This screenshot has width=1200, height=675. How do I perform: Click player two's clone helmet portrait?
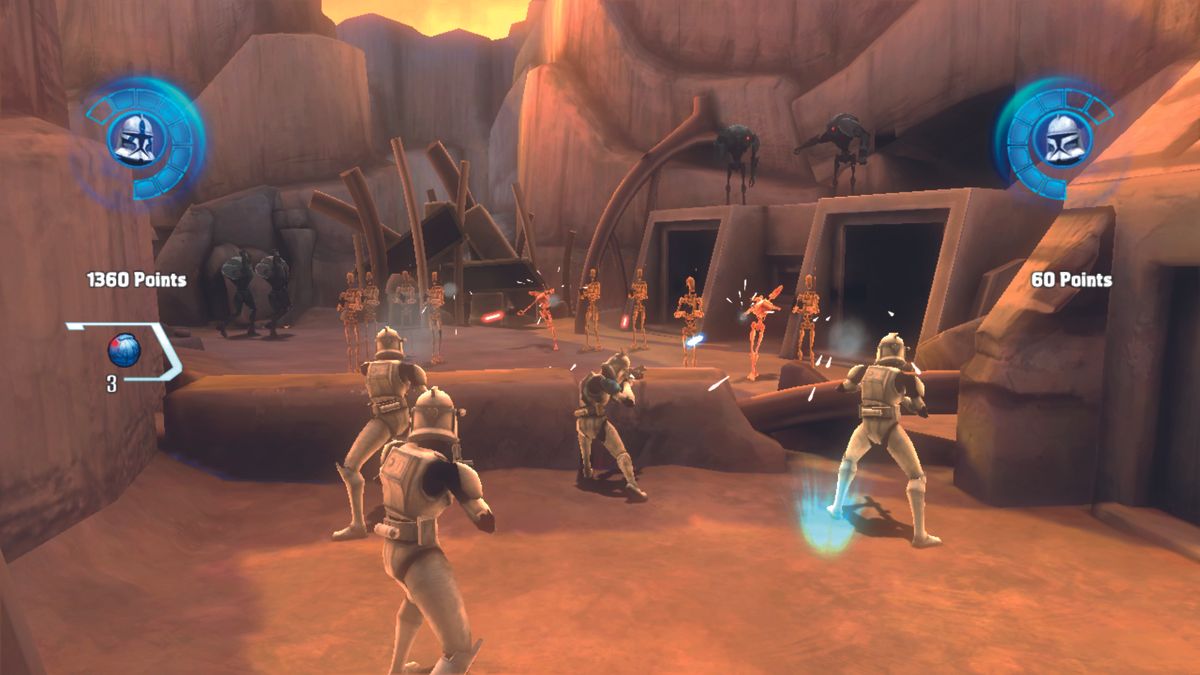tap(1058, 139)
